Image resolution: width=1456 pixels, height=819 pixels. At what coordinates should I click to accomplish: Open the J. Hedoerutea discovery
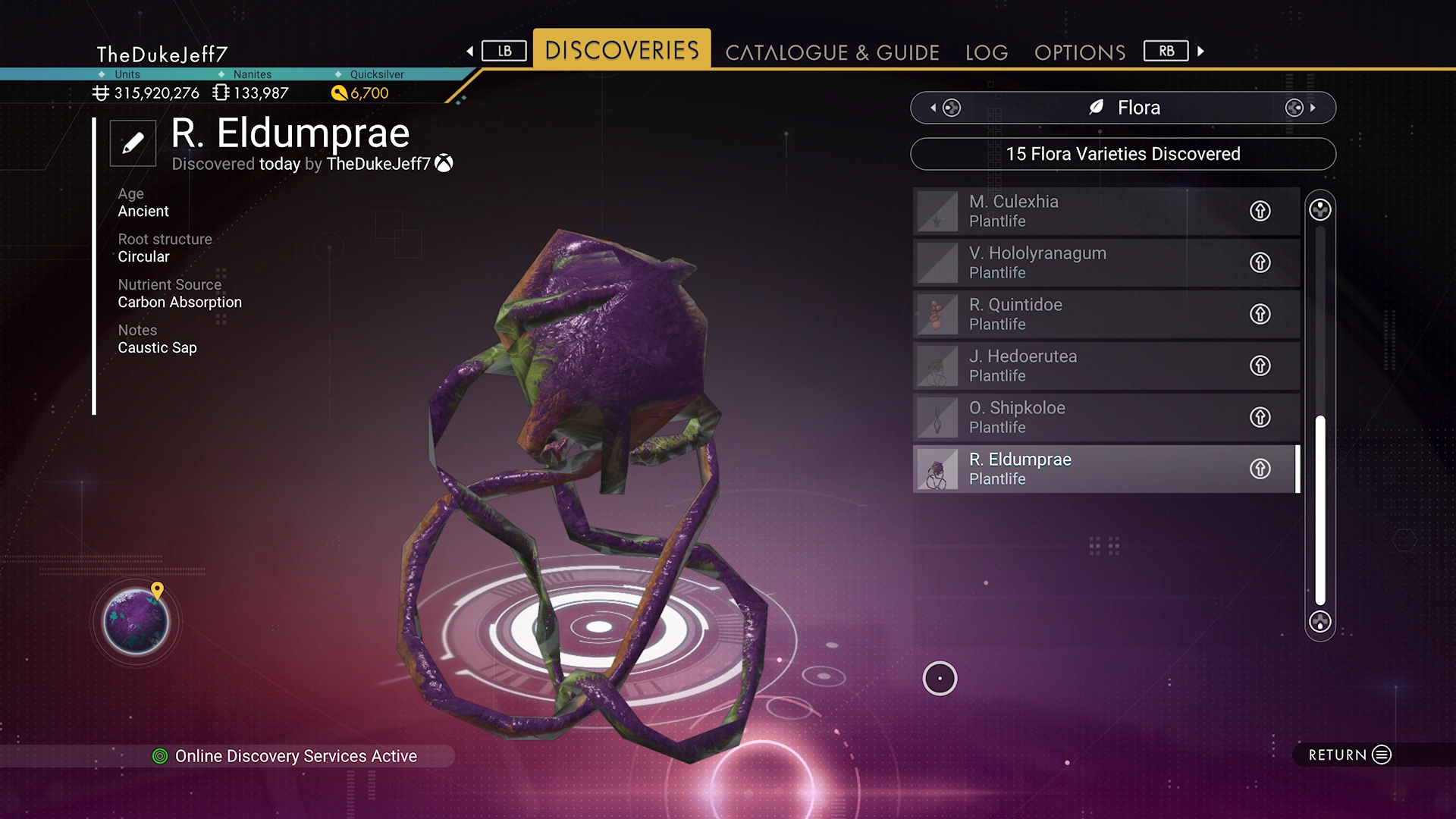[x=1077, y=366]
